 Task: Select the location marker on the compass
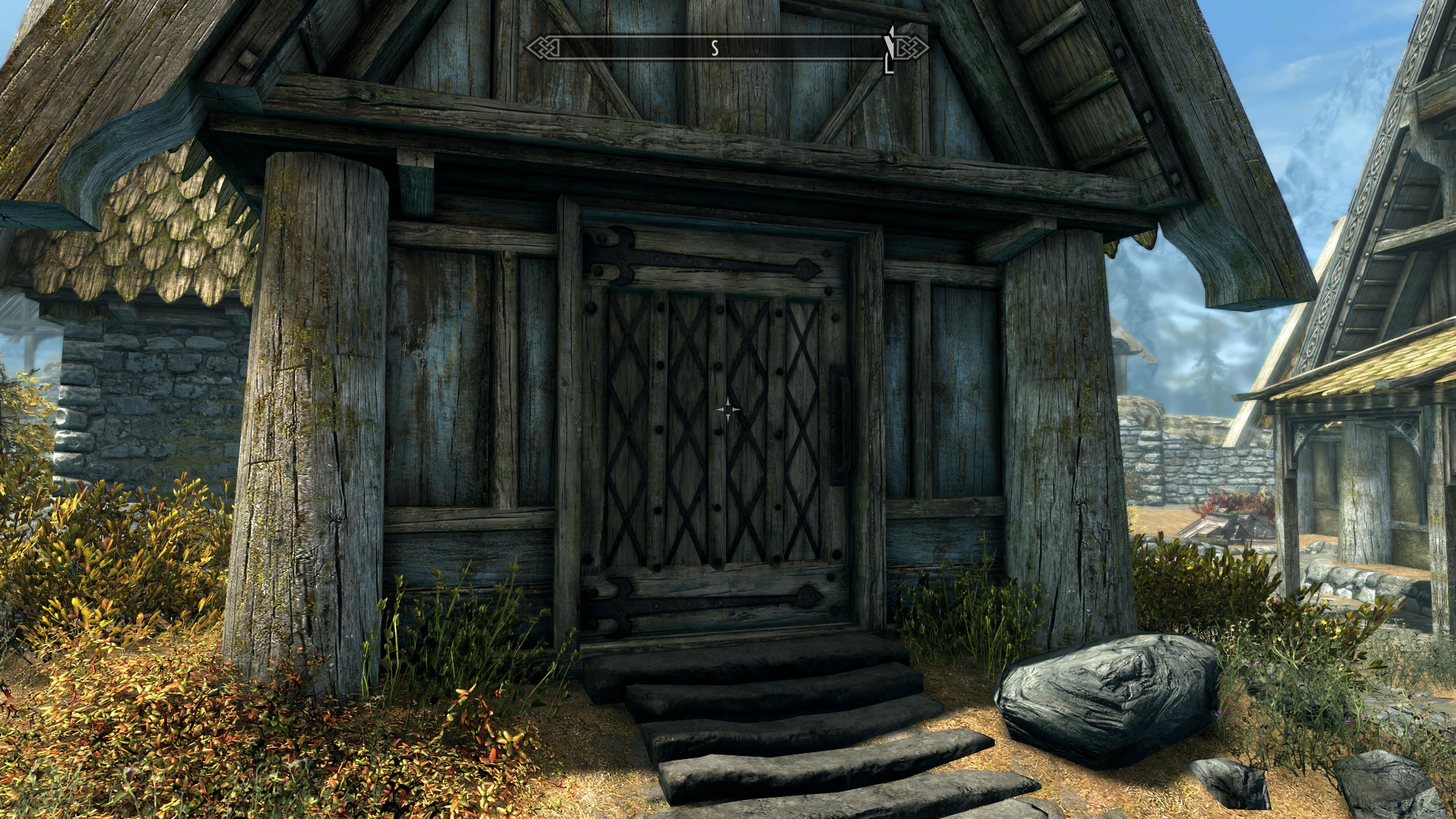[890, 50]
